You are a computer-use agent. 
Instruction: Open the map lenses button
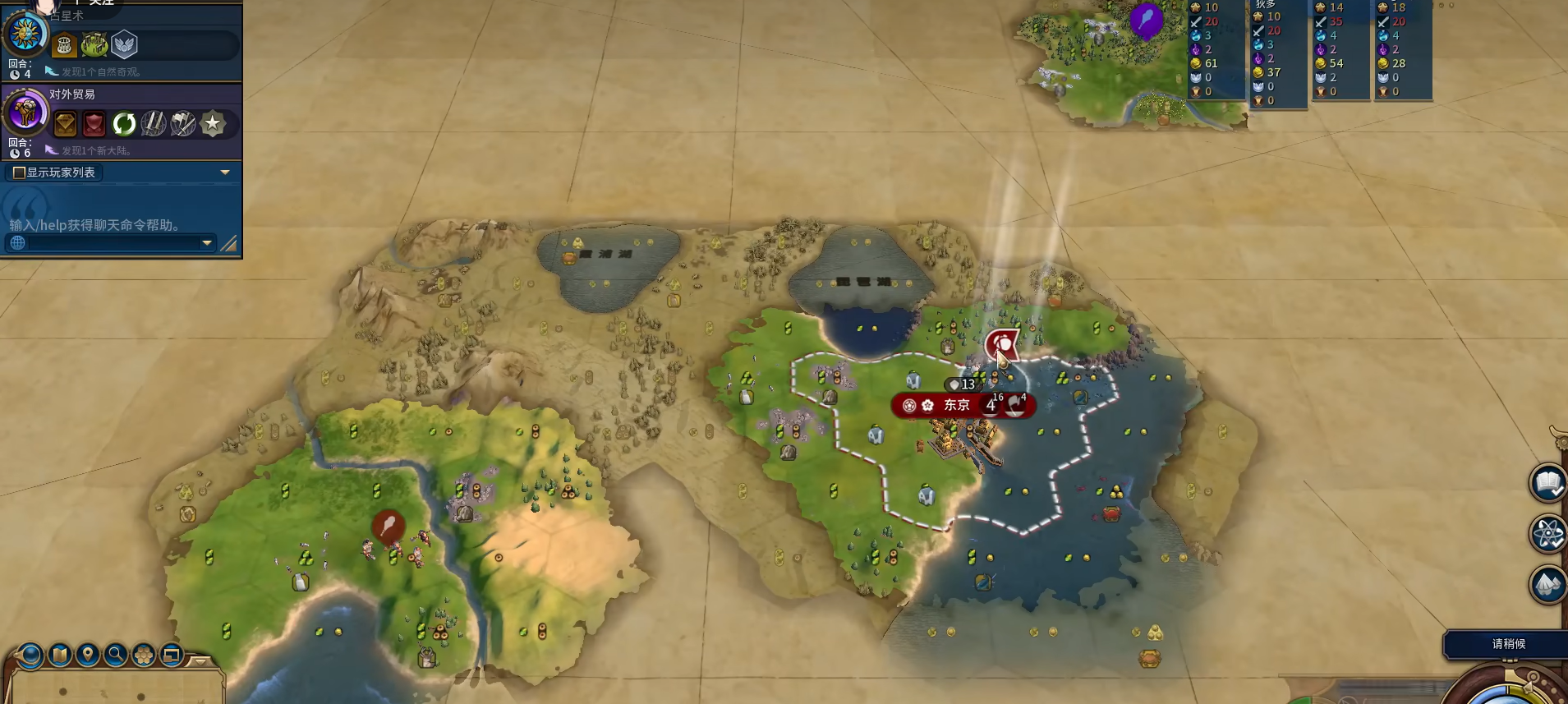click(60, 655)
